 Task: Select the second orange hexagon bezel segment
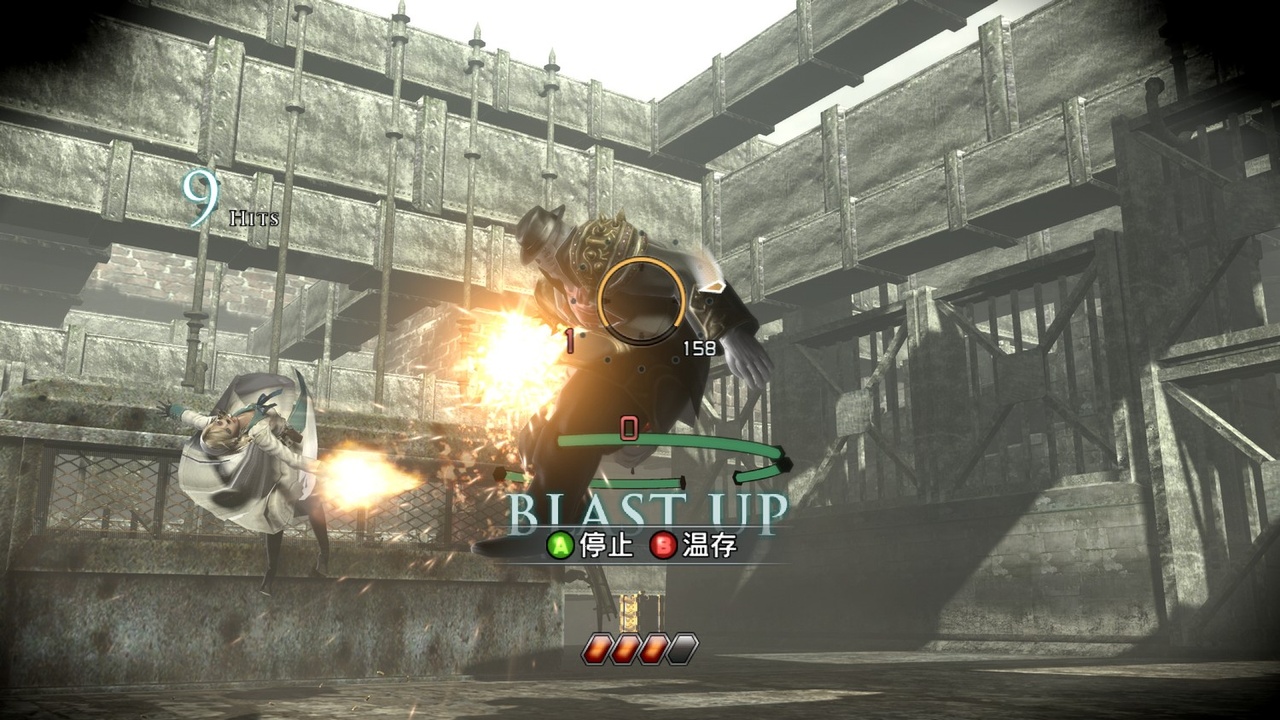pyautogui.click(x=626, y=649)
